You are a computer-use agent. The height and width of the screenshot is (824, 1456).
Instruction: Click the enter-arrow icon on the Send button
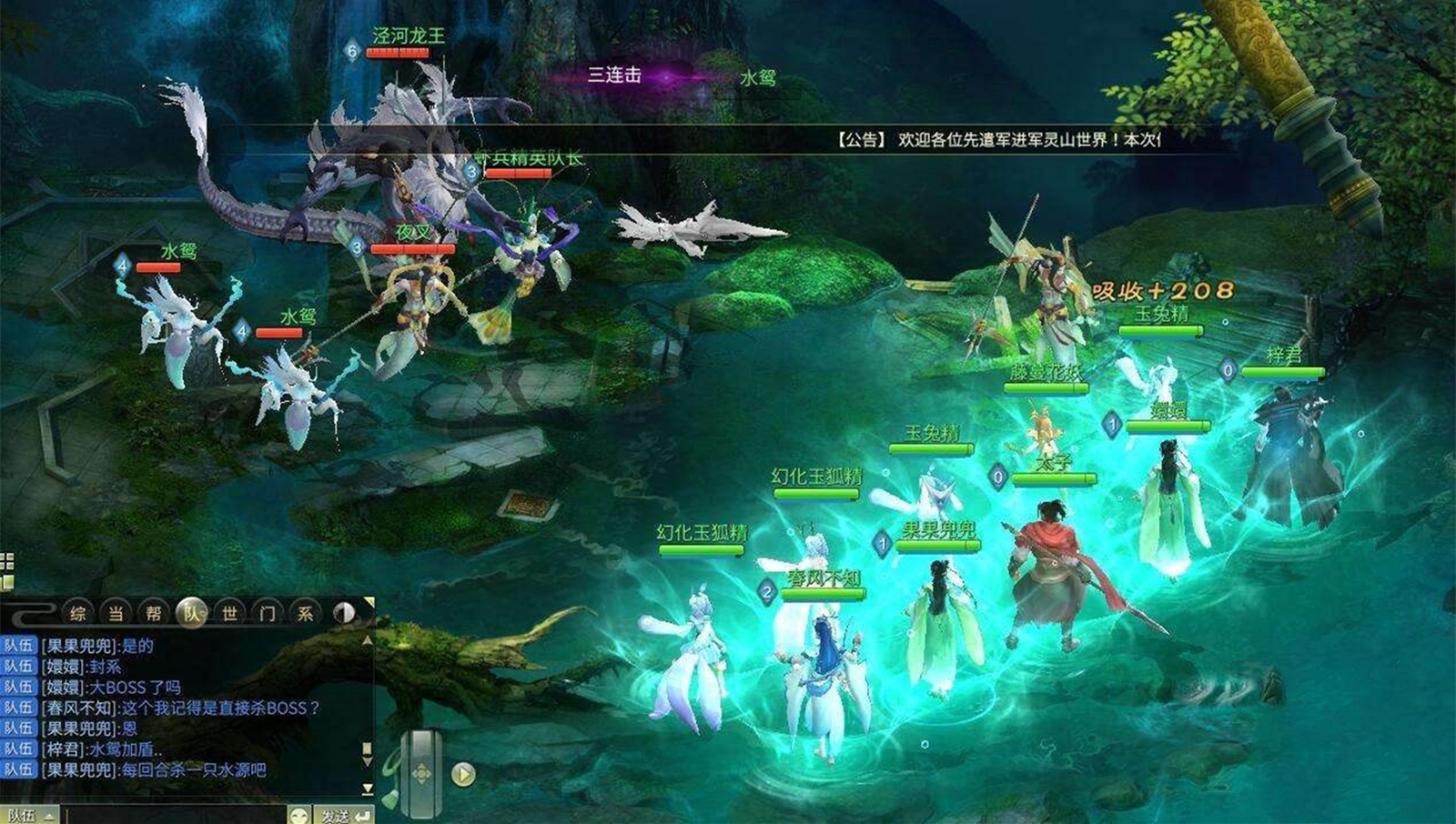pyautogui.click(x=362, y=815)
